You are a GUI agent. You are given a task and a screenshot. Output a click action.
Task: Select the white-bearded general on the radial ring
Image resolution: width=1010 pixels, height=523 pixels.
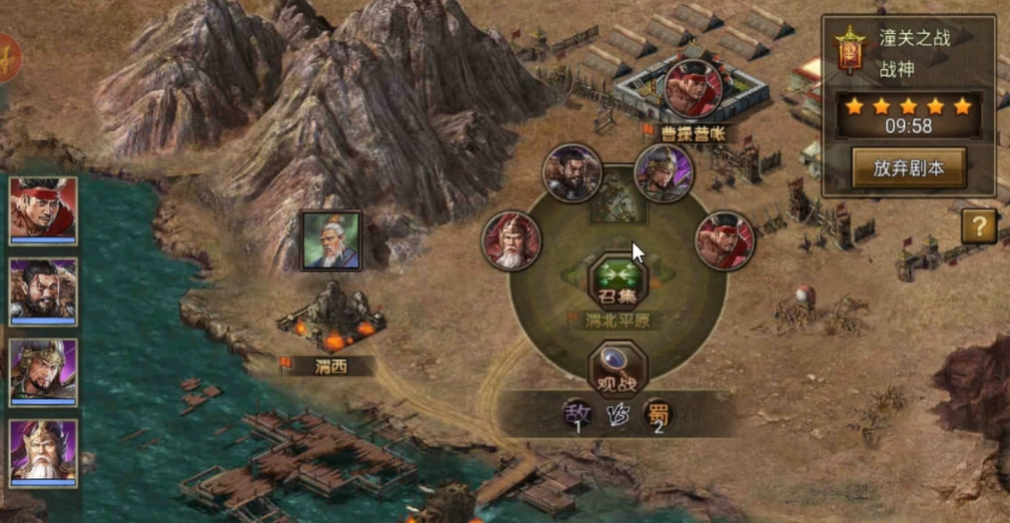[512, 241]
